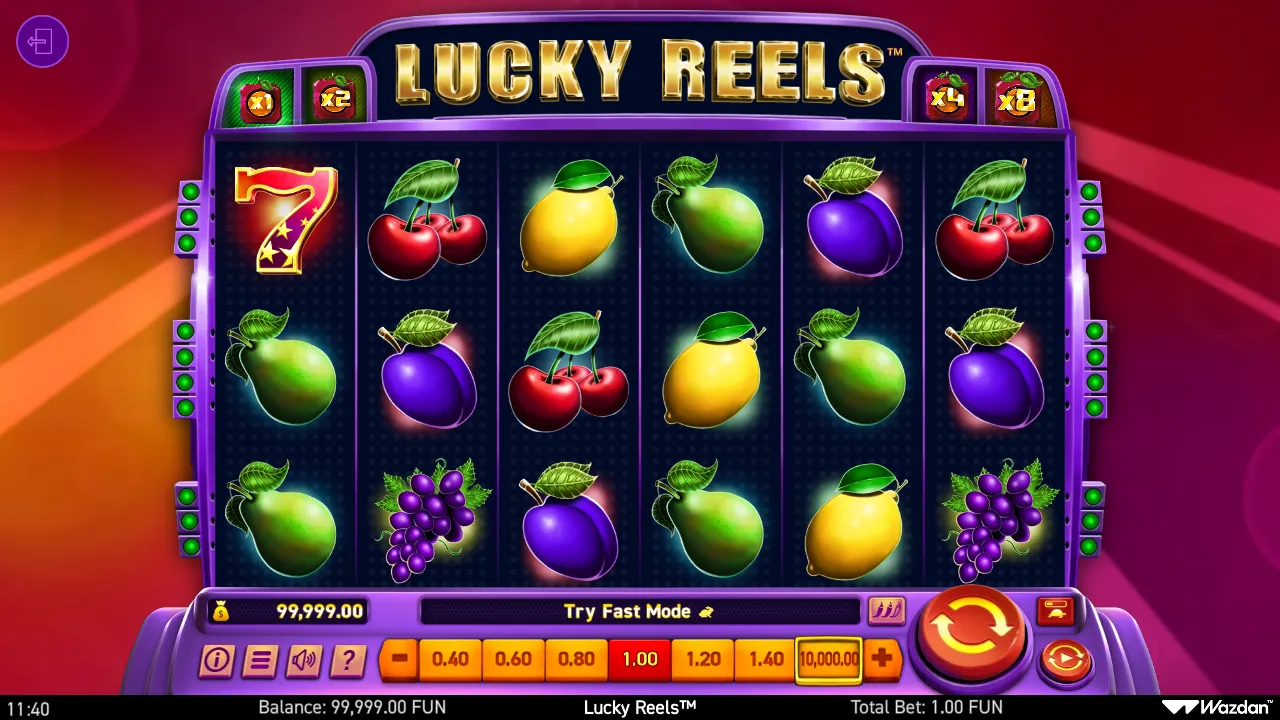Start autoplay with the circular arrow icon
Screen dimensions: 1280x720
(x=1064, y=660)
